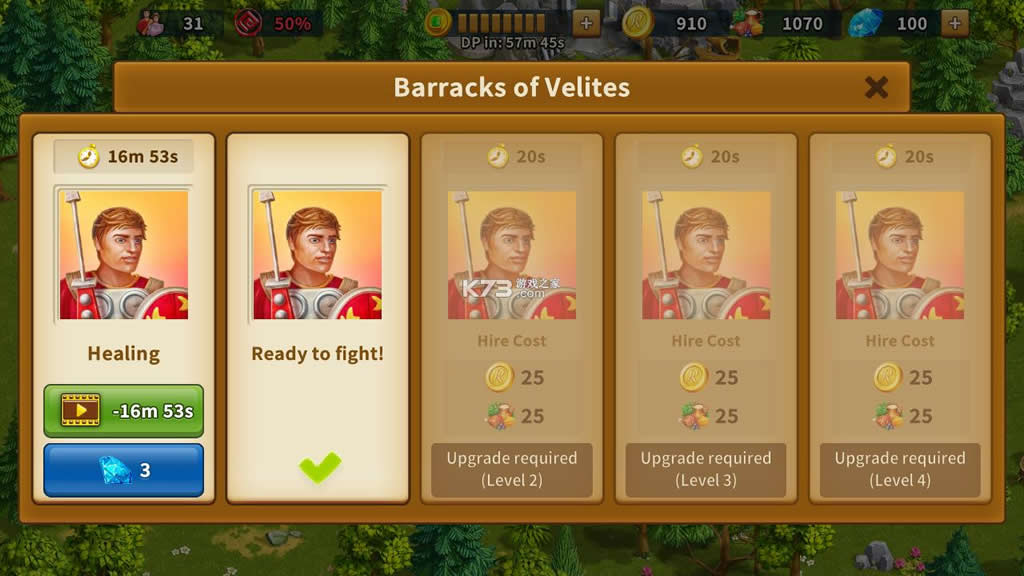The height and width of the screenshot is (576, 1024).
Task: Click the Upgrade required Level 3 slot
Action: [706, 469]
